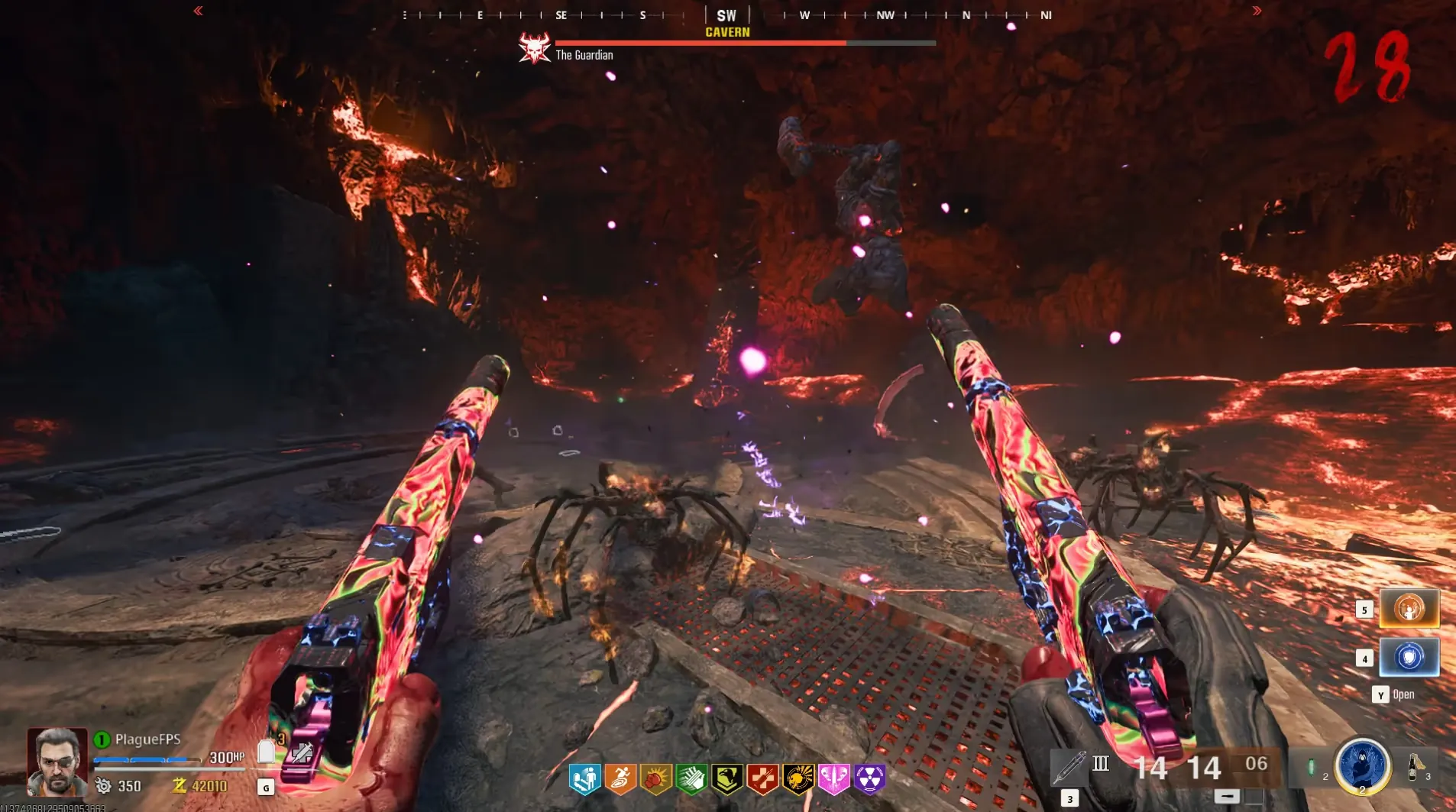Trigger the blue hooded figure field upgrade
Viewport: 1456px width, 812px height.
click(1362, 765)
